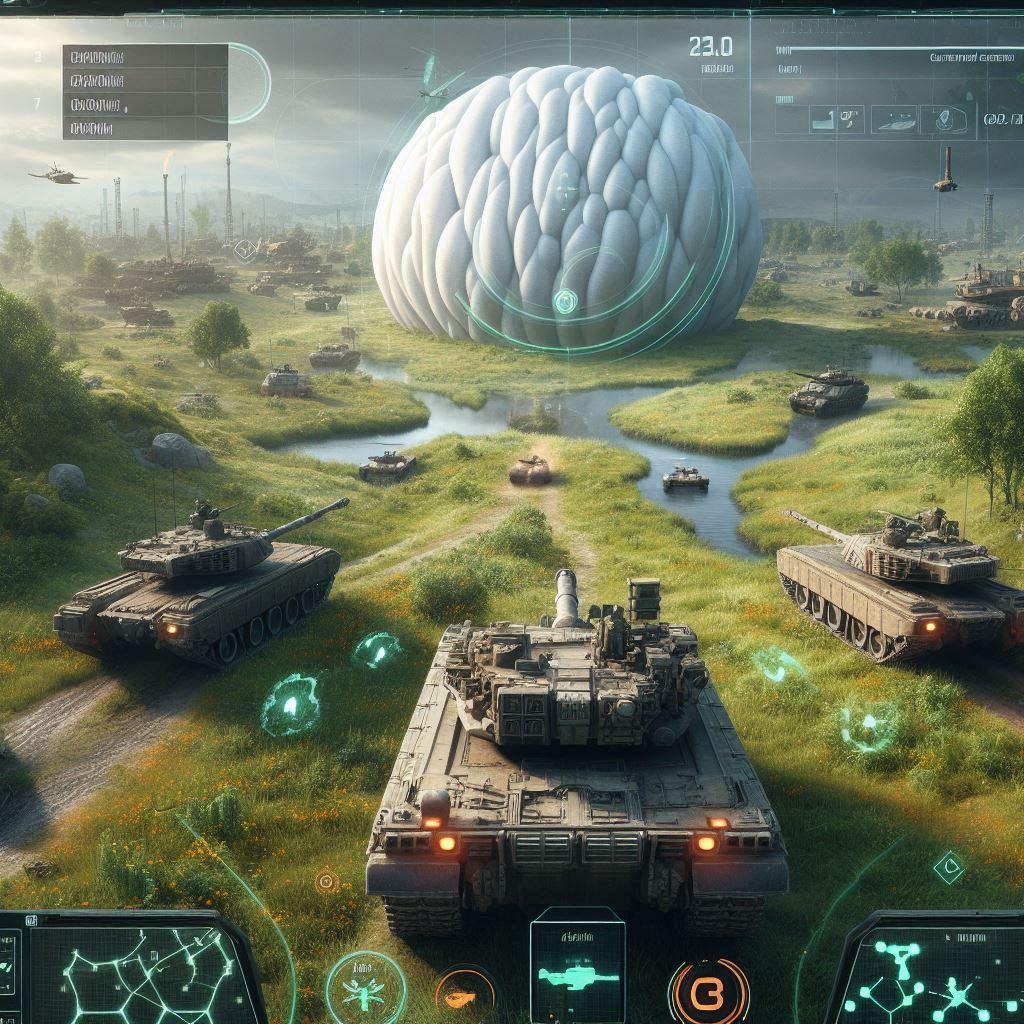This screenshot has width=1024, height=1024.
Task: Click the green target reticle on the dome
Action: pos(567,298)
